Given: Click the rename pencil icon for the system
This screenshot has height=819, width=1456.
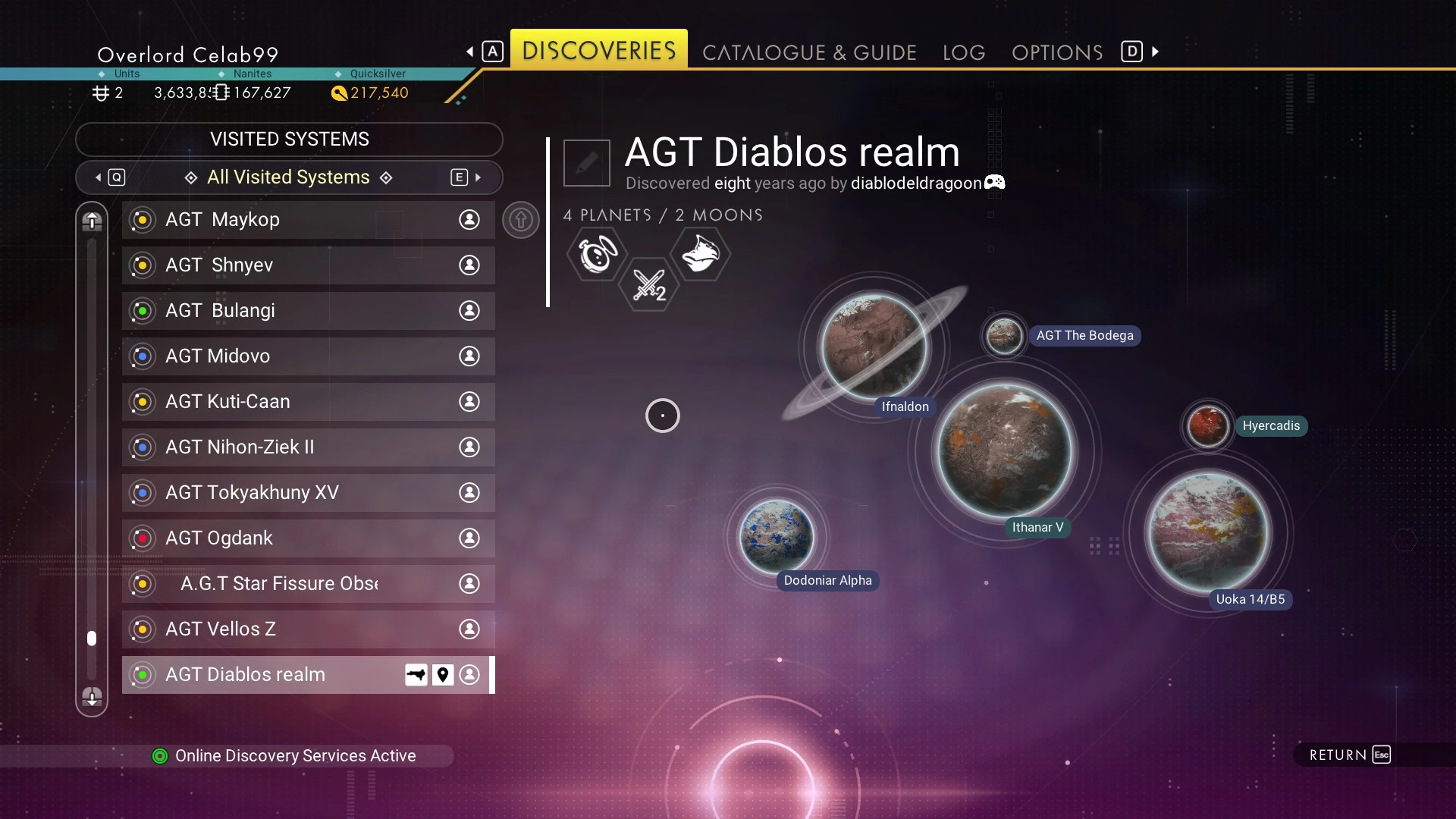Looking at the screenshot, I should pyautogui.click(x=586, y=163).
